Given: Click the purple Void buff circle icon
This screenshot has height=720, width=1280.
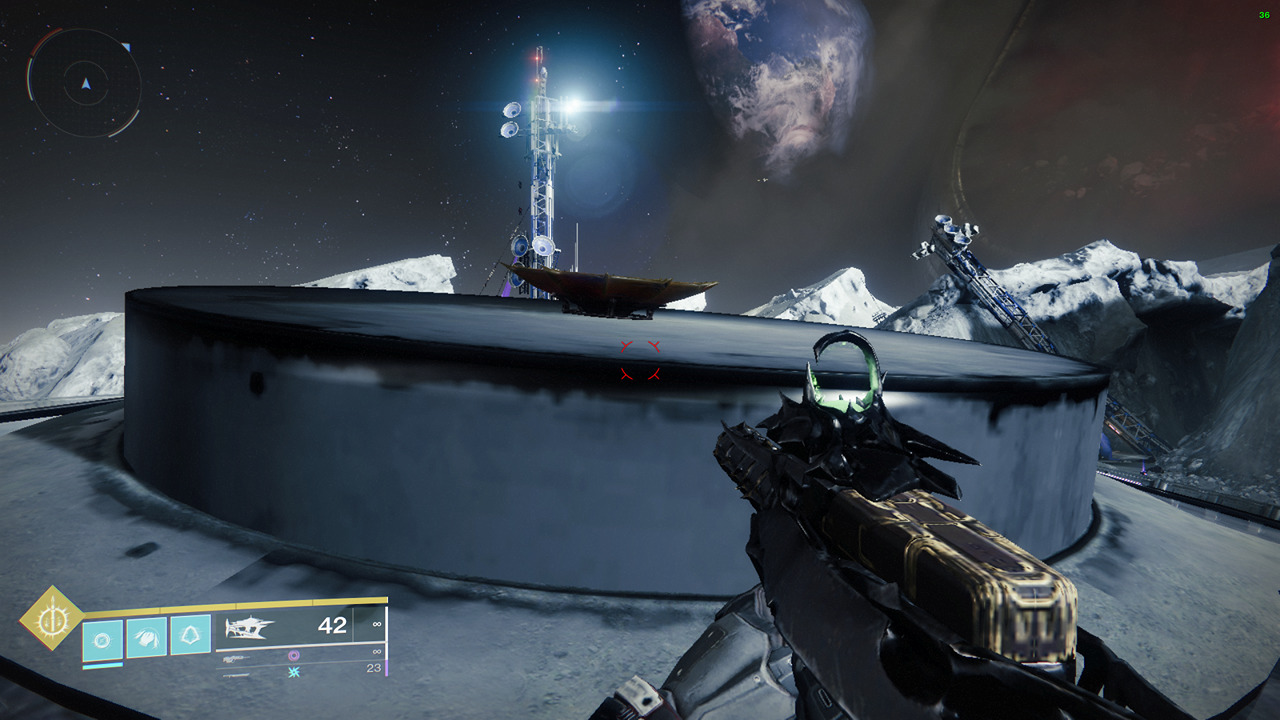Looking at the screenshot, I should [x=294, y=655].
